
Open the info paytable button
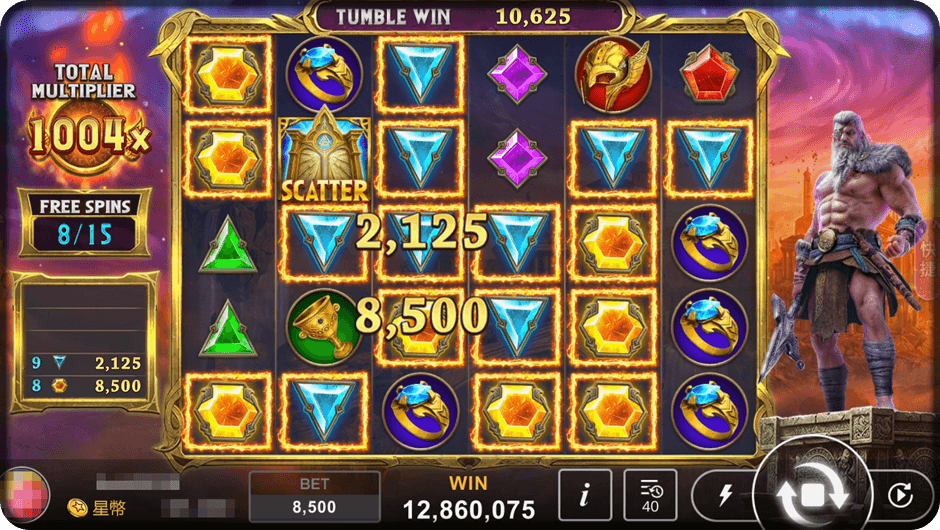click(583, 494)
